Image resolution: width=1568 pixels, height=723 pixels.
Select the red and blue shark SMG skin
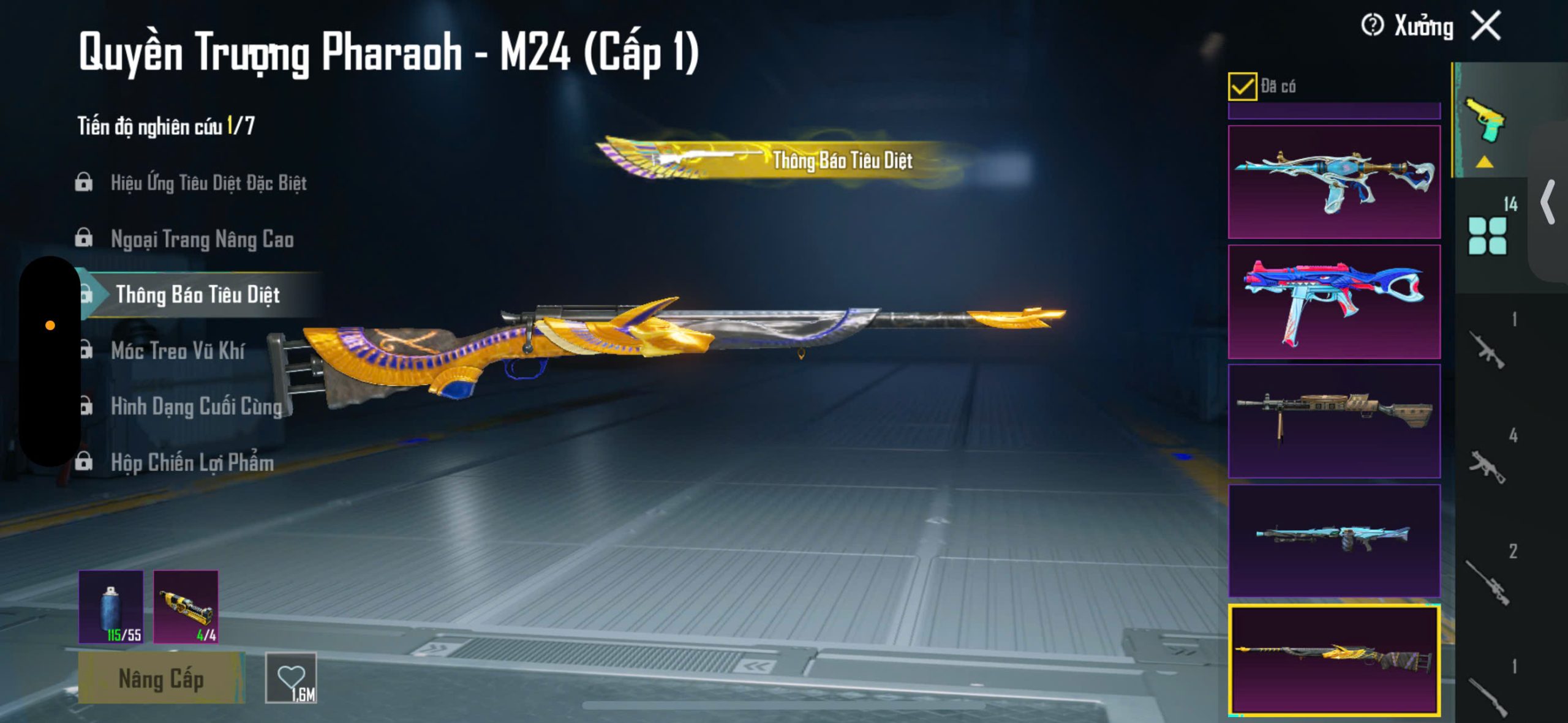(x=1334, y=302)
